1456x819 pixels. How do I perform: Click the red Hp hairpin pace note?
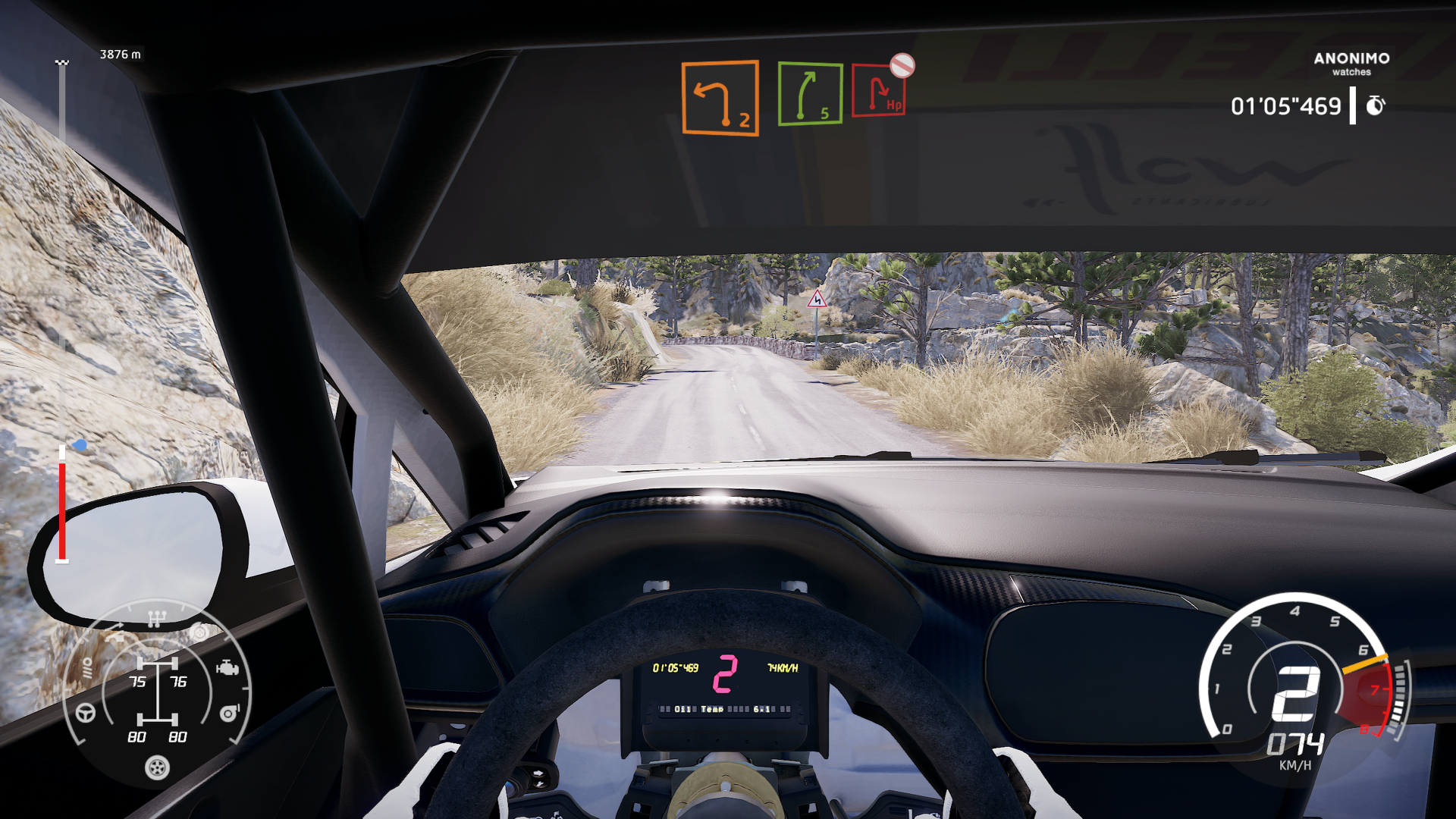click(x=880, y=96)
